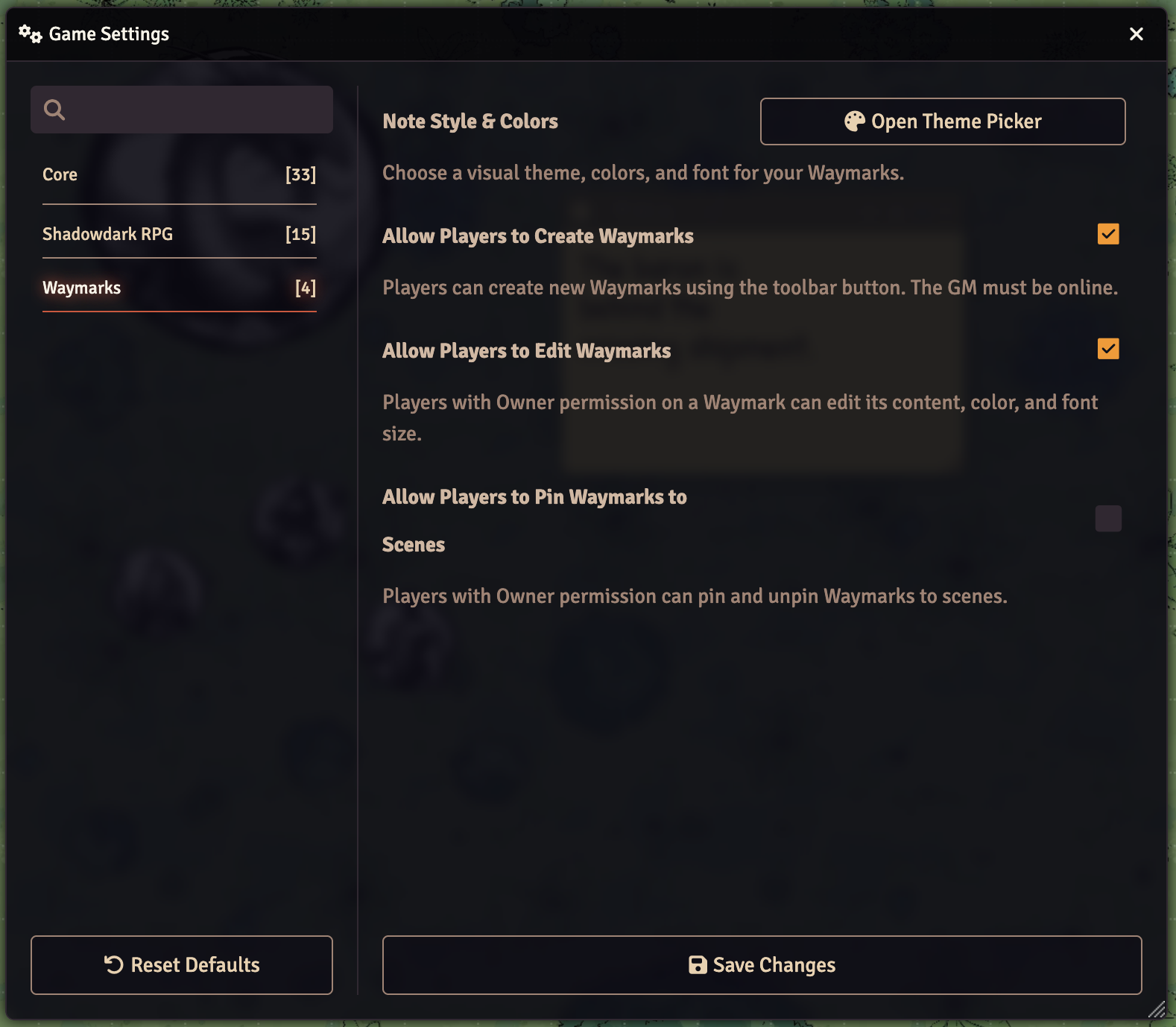Click the X to close Game Settings
Image resolution: width=1176 pixels, height=1027 pixels.
click(x=1136, y=34)
